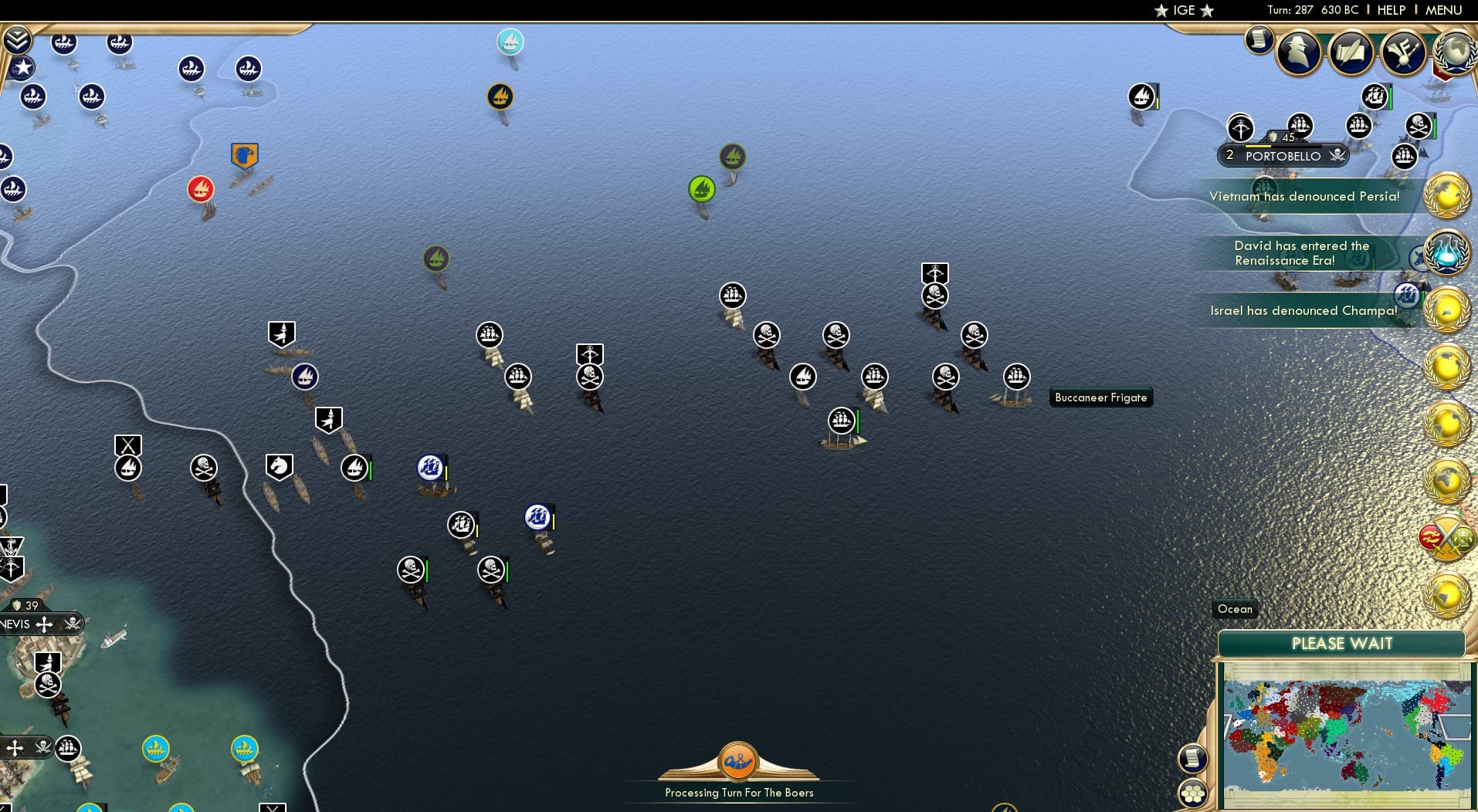The image size is (1478, 812).
Task: Click the 'David has entered the Renaissance Era!' notification
Action: click(1301, 253)
